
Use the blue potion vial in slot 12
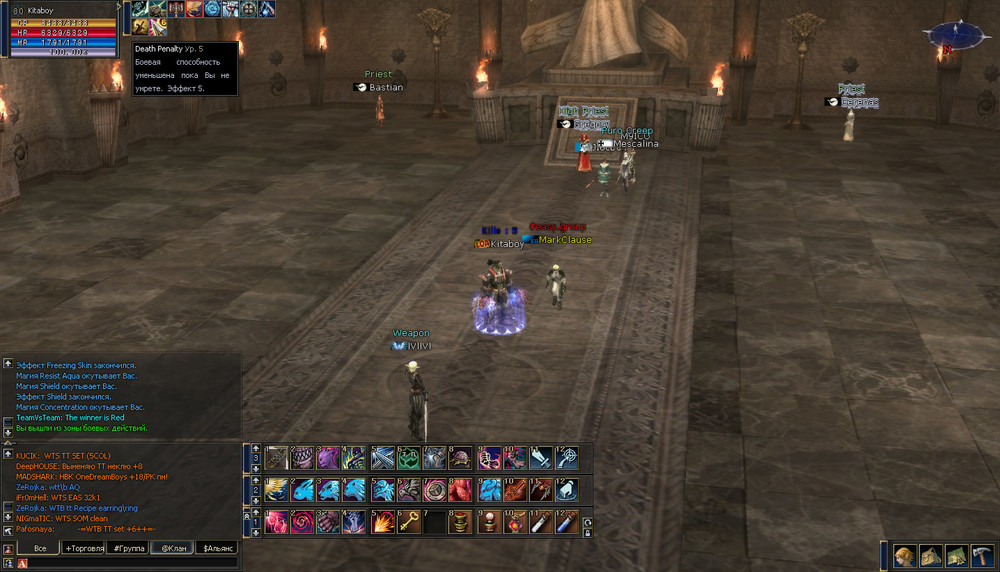click(x=567, y=522)
